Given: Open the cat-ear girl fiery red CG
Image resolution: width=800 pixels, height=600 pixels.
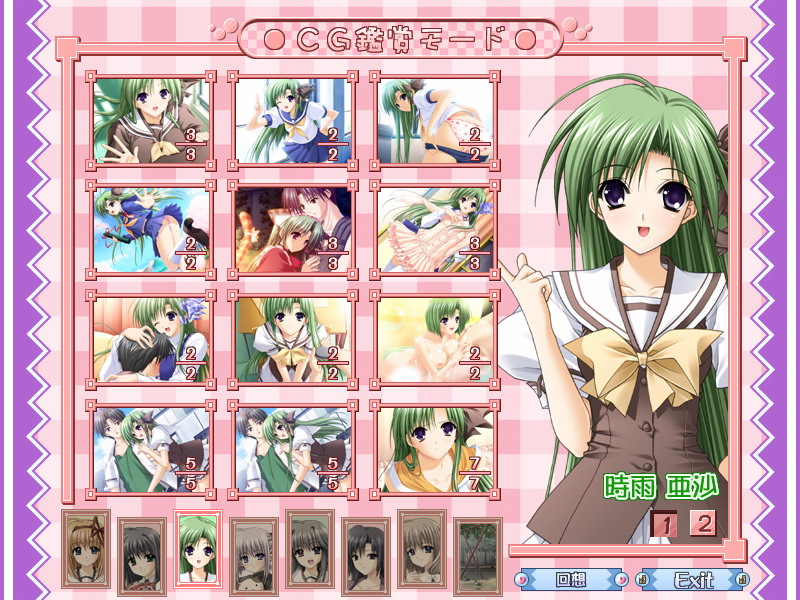Looking at the screenshot, I should pyautogui.click(x=292, y=229).
